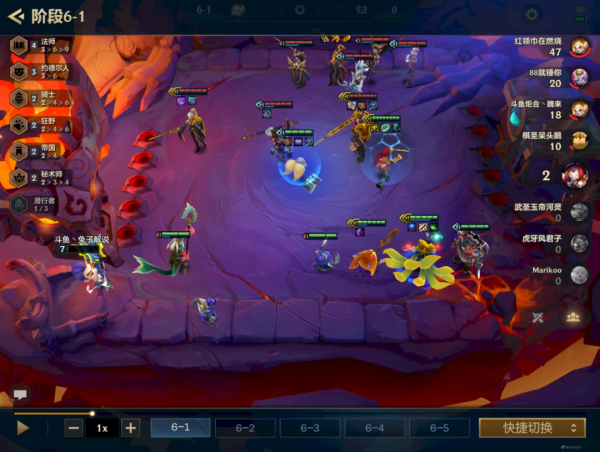View player 红领巾在燃烧's board
Image resolution: width=600 pixels, height=452 pixels.
(x=579, y=47)
